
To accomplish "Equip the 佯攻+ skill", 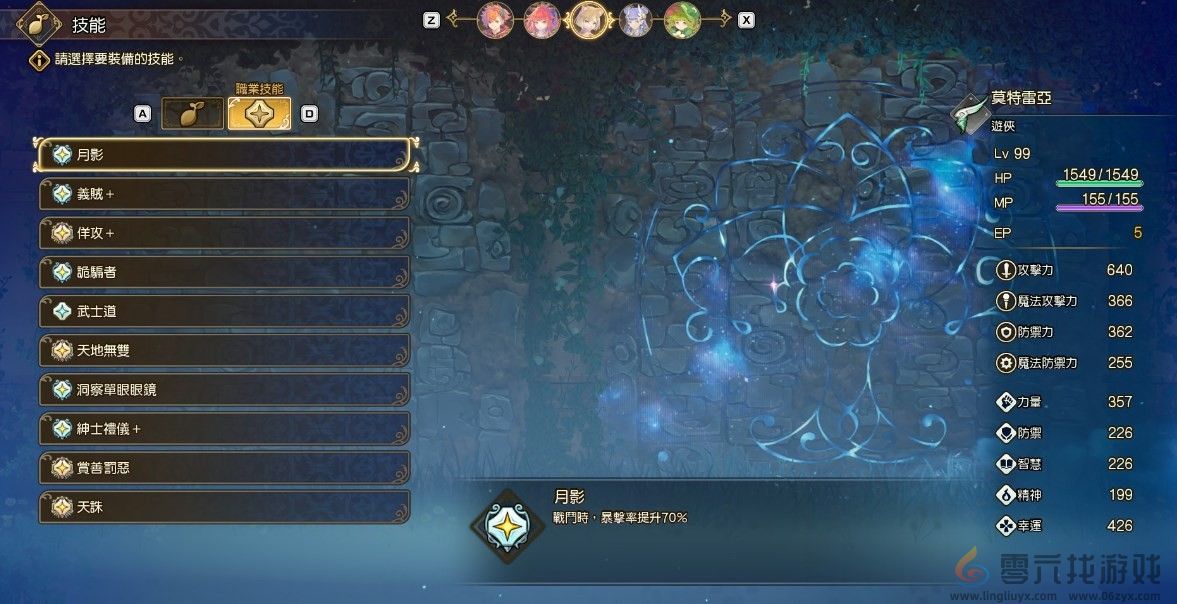I will [225, 233].
